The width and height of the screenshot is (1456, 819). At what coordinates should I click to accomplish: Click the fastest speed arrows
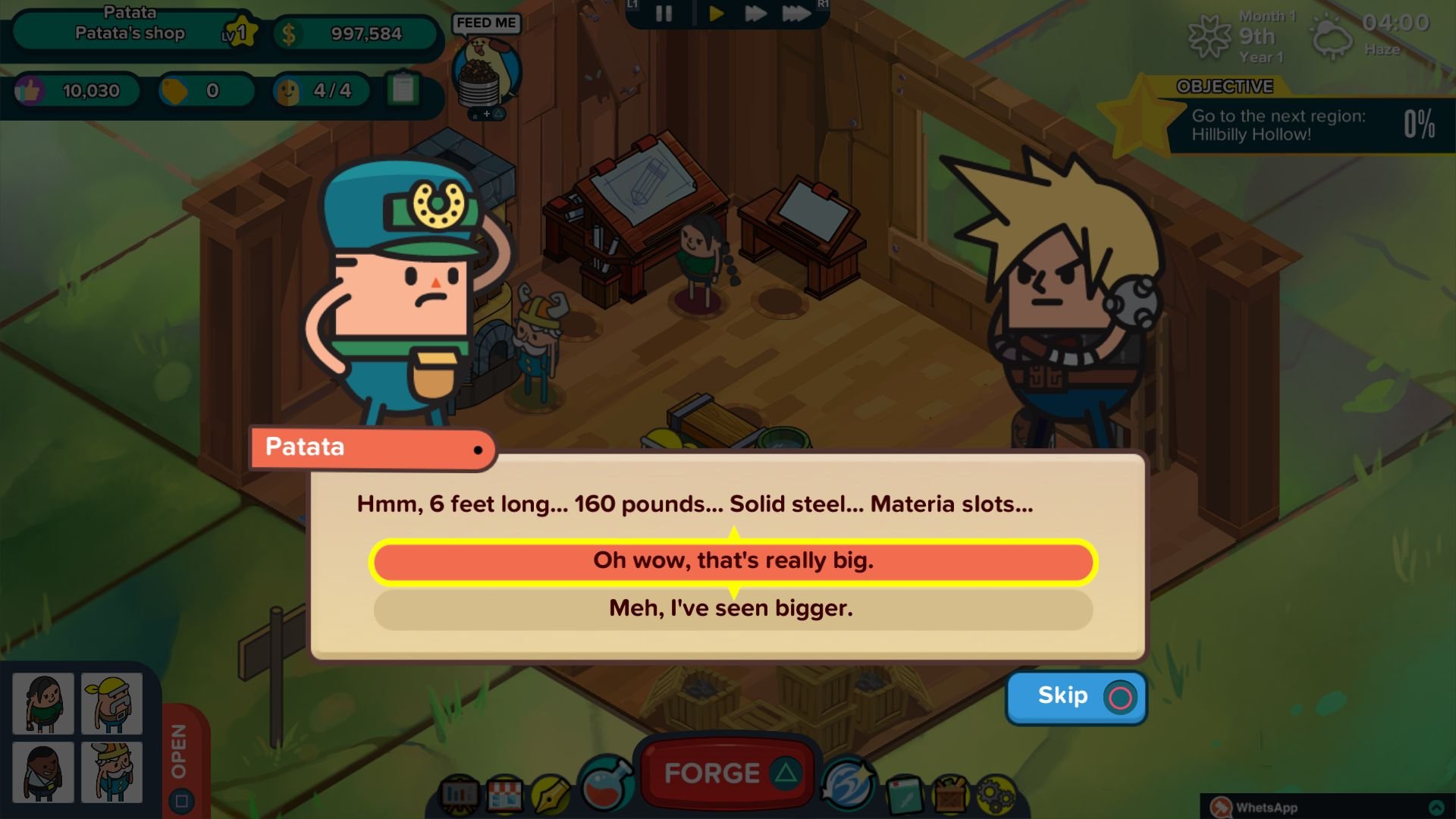coord(797,12)
